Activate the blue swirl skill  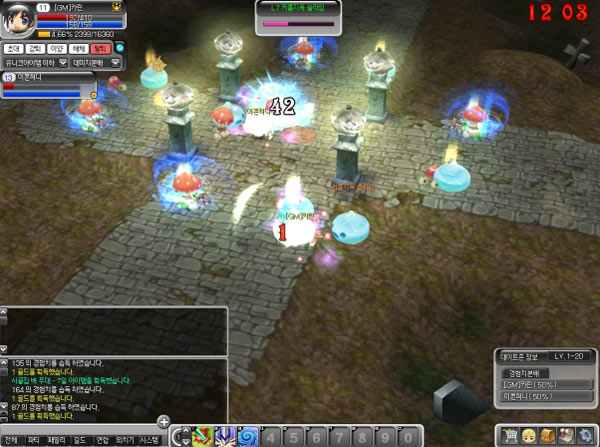pos(247,437)
